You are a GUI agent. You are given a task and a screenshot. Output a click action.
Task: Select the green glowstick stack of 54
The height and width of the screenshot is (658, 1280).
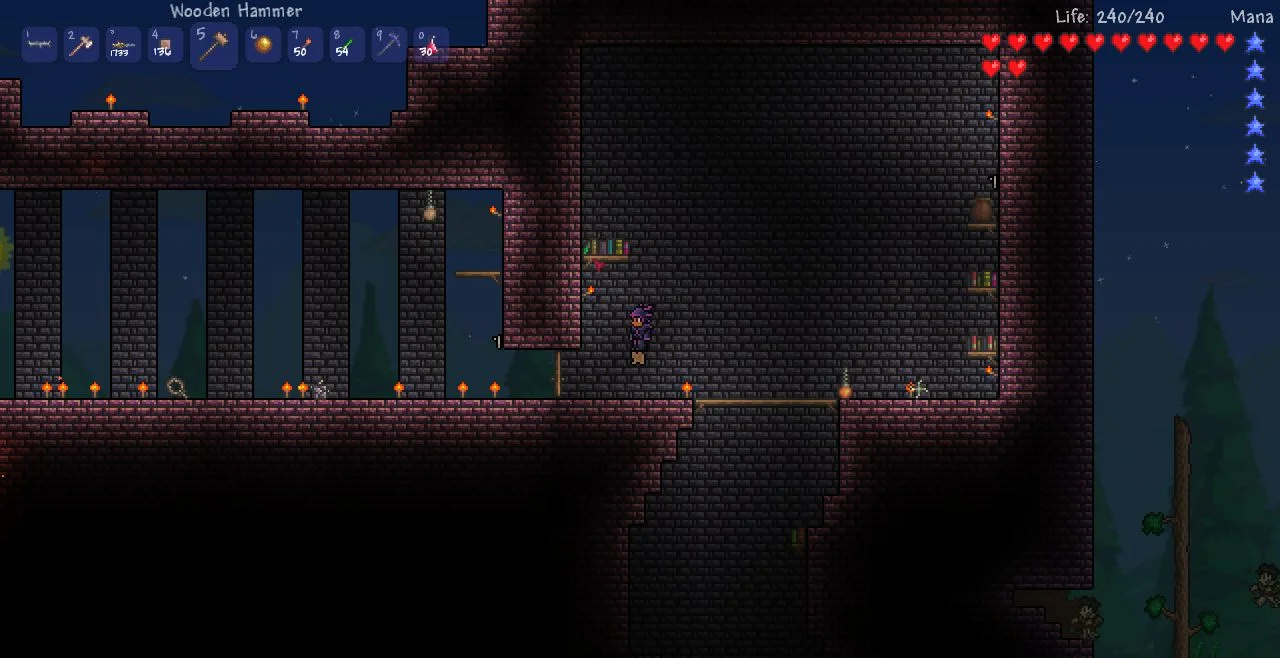pyautogui.click(x=346, y=45)
